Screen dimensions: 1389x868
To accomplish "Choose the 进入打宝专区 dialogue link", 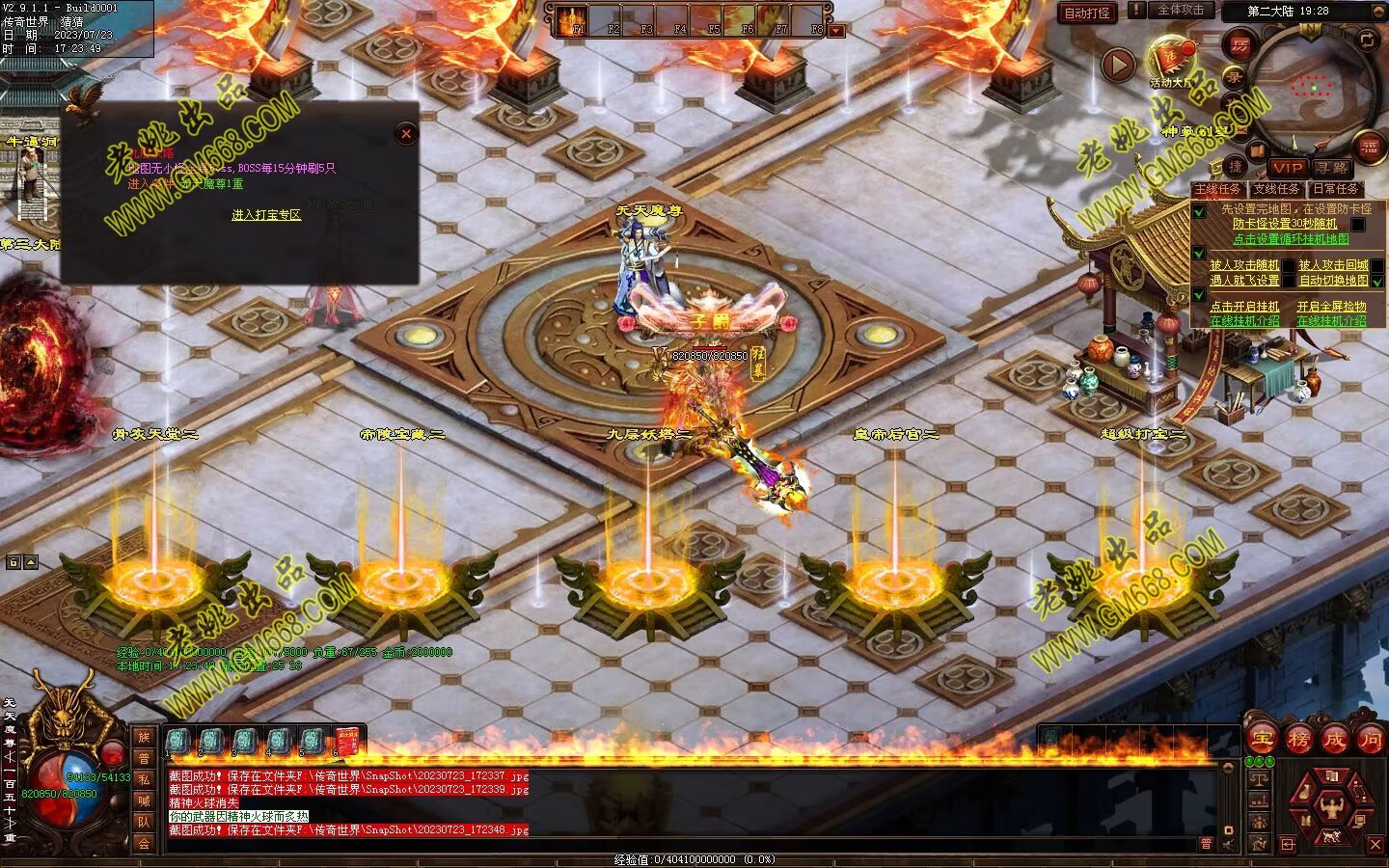I will pos(266,215).
